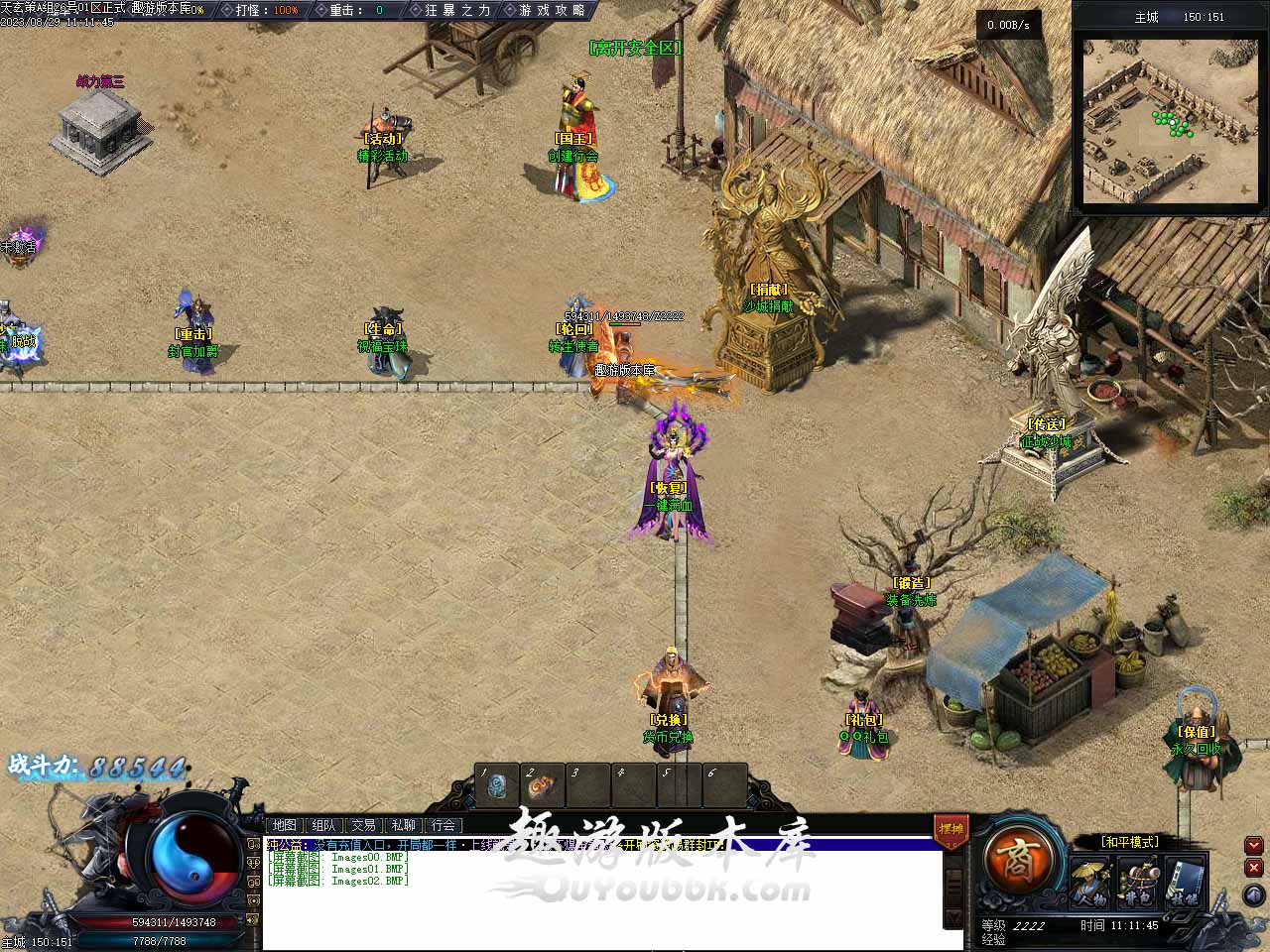Screen dimensions: 1270x952
Task: Open the 技能 skills book
Action: pyautogui.click(x=1186, y=882)
